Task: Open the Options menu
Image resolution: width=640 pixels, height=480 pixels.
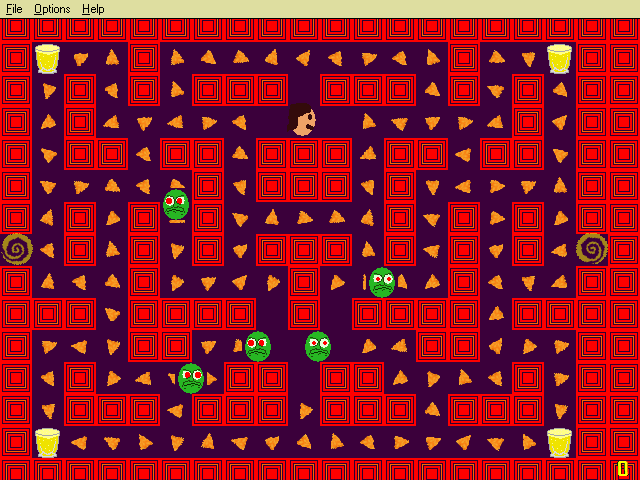Action: pyautogui.click(x=52, y=9)
